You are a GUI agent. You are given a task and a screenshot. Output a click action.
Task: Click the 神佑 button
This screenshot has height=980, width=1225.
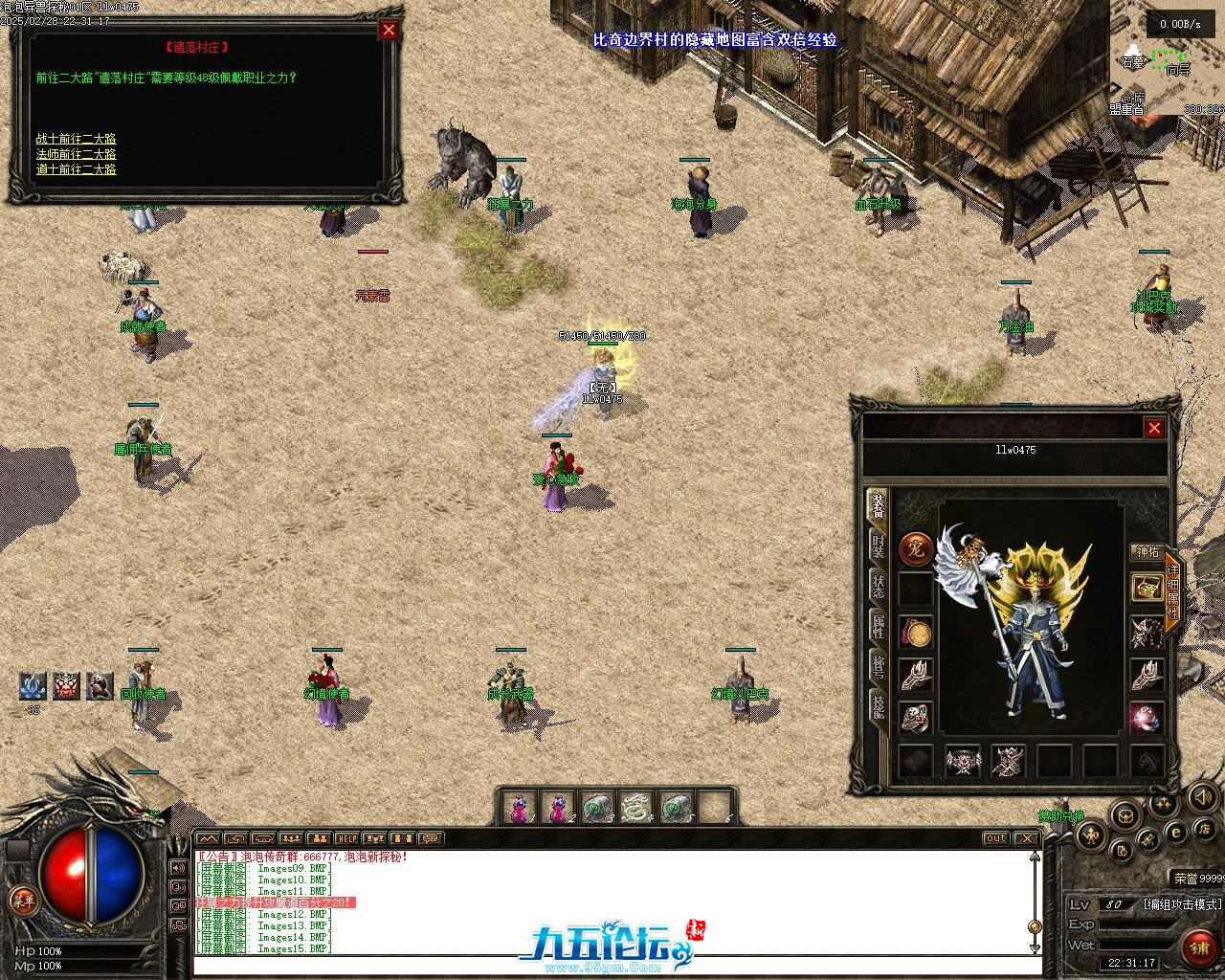point(1147,552)
